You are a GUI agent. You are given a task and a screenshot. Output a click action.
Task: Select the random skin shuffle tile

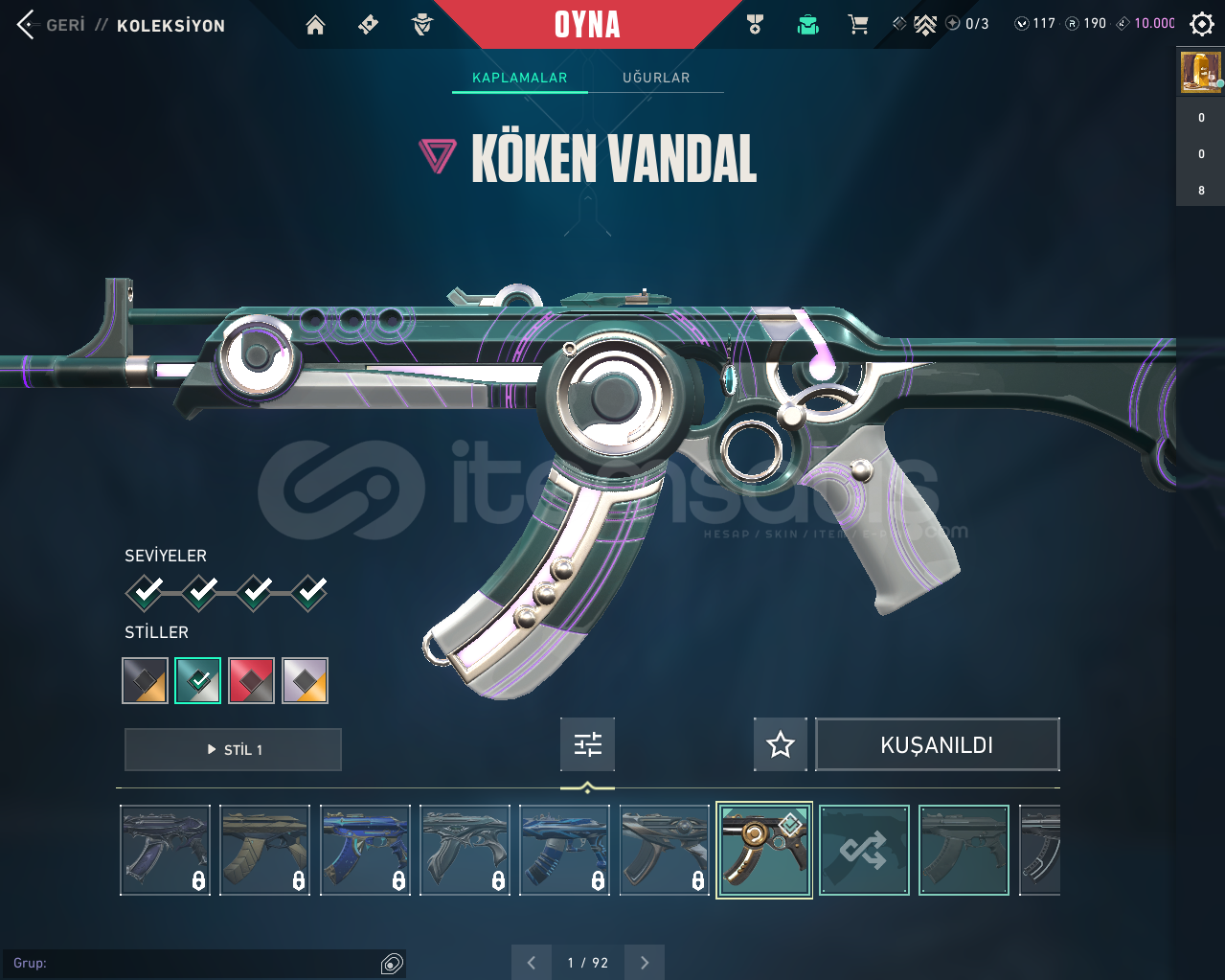click(864, 850)
